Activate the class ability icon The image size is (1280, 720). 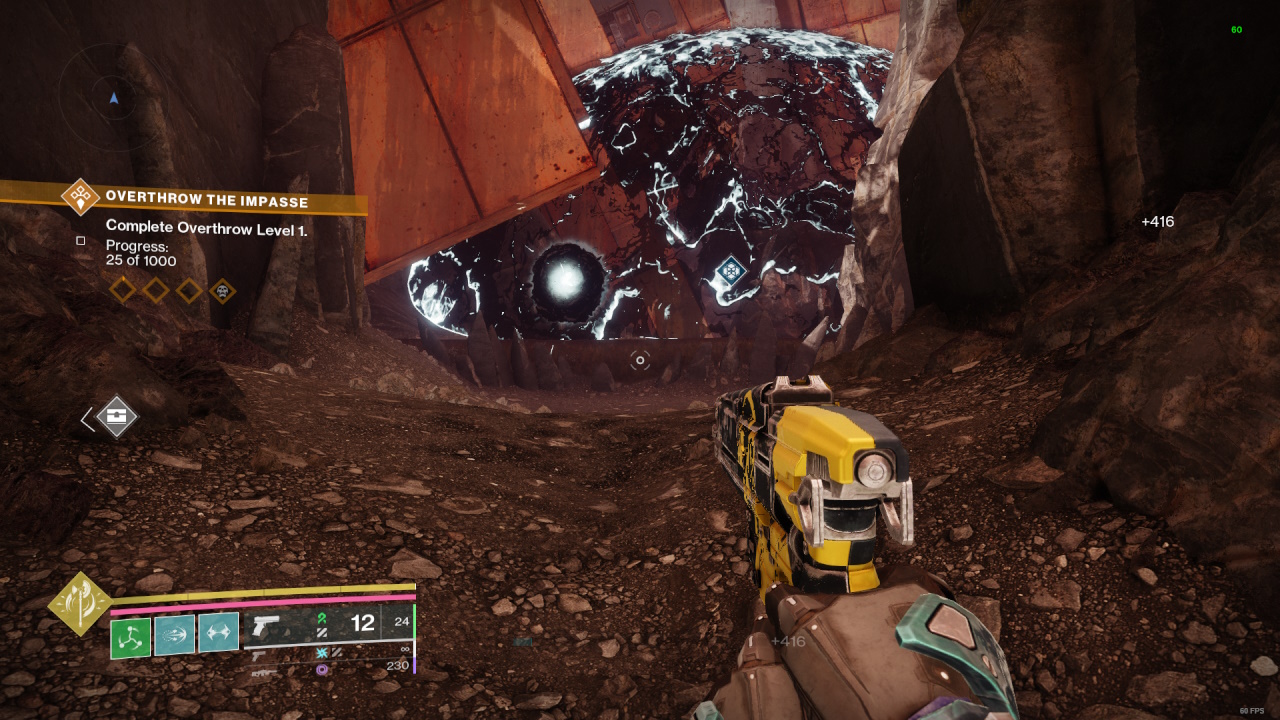point(218,634)
